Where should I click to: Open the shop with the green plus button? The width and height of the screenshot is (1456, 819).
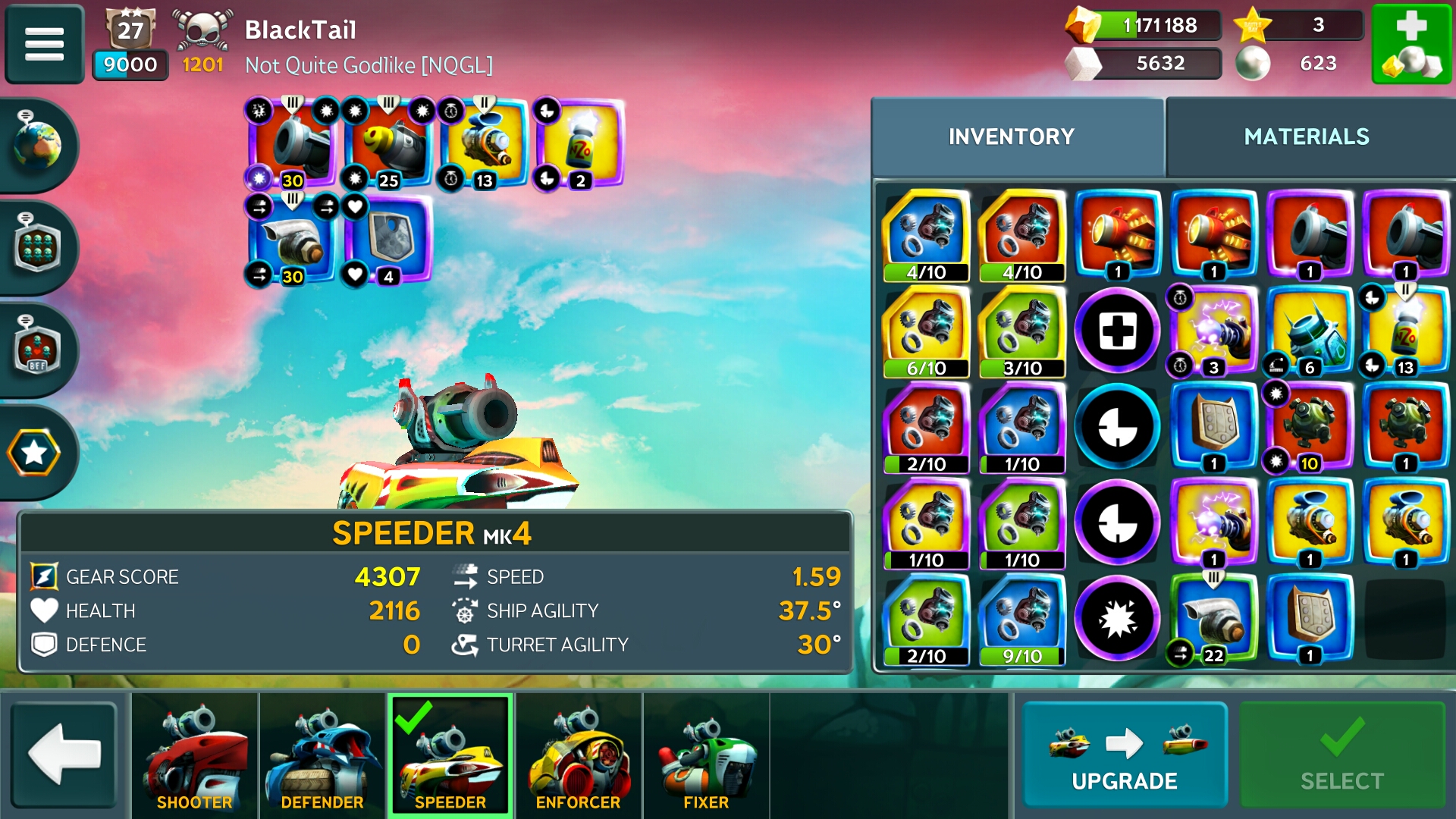[1410, 43]
